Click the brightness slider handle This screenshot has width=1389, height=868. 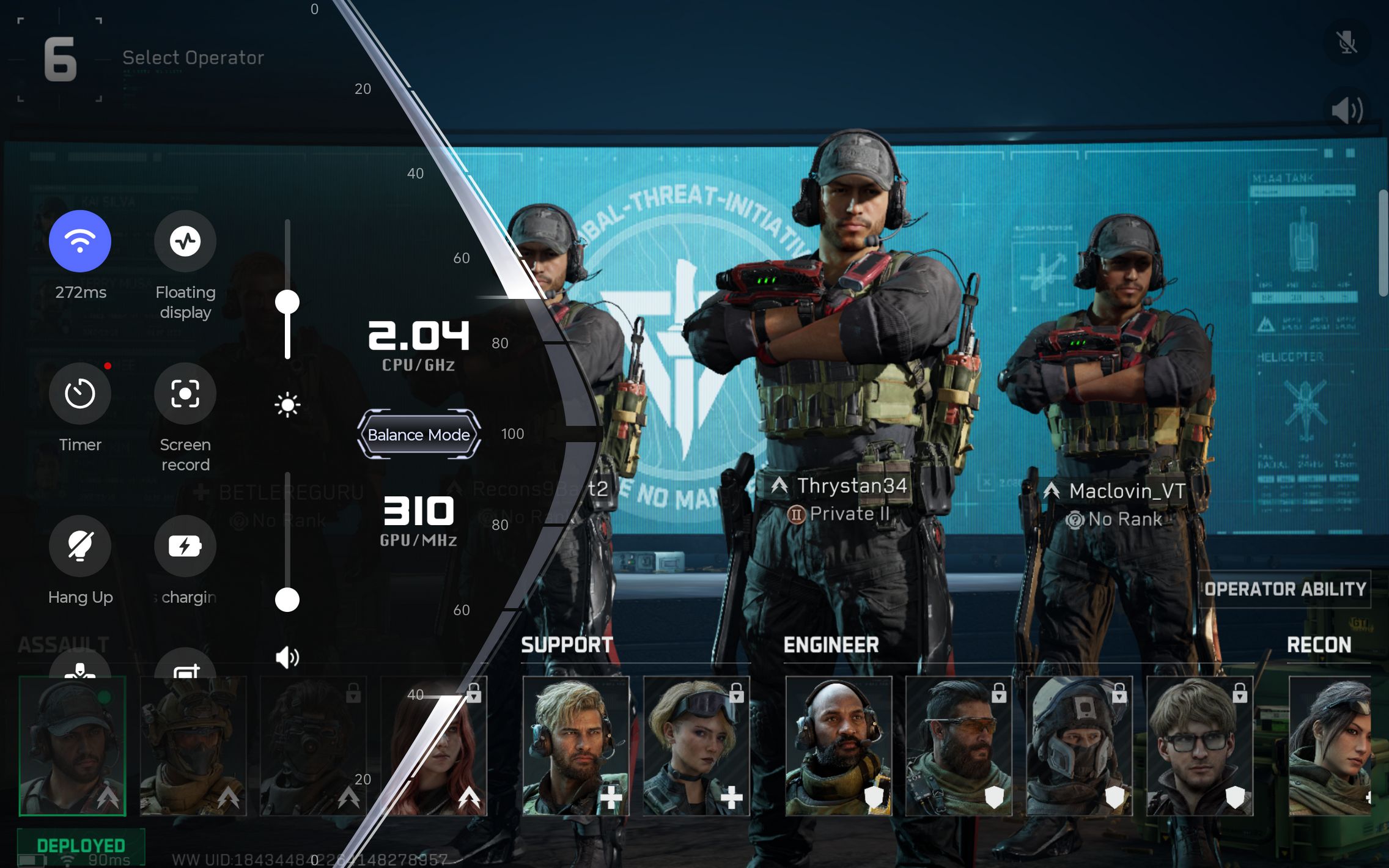pyautogui.click(x=287, y=302)
